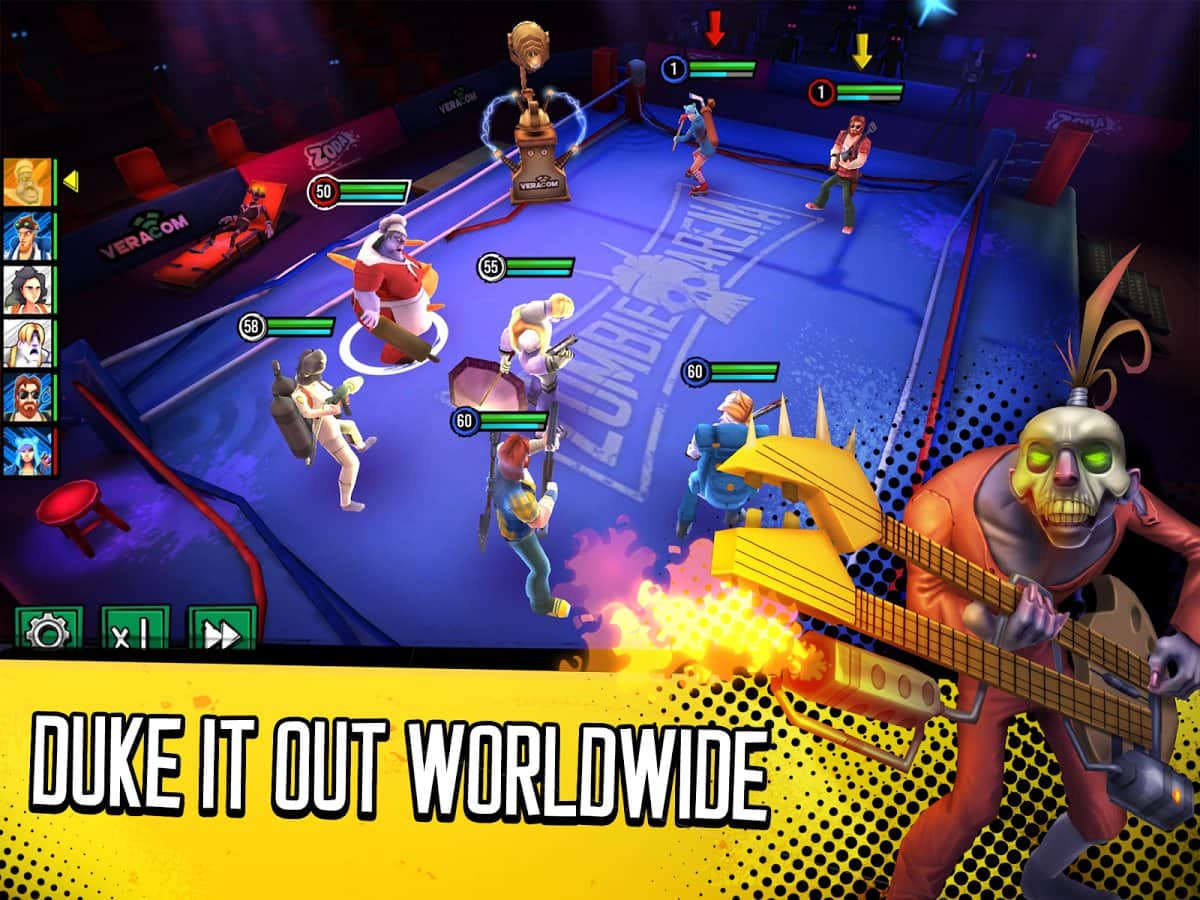This screenshot has width=1200, height=900.
Task: Pick the blonde pale-faced hero portrait
Action: 27,344
